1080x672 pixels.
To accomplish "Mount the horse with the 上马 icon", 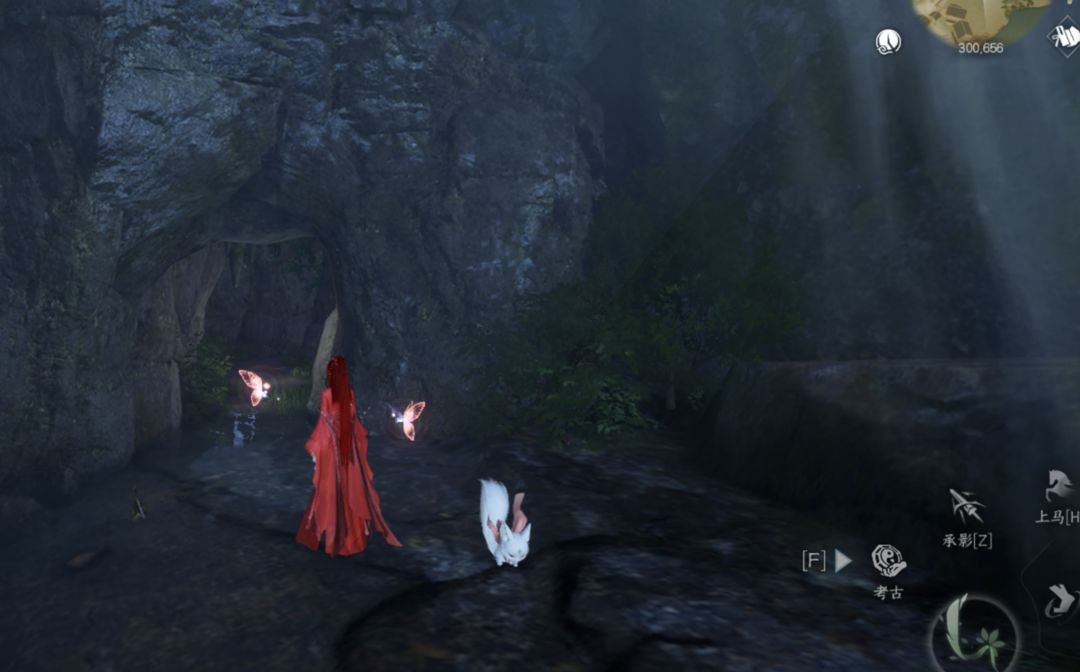I will 1059,487.
